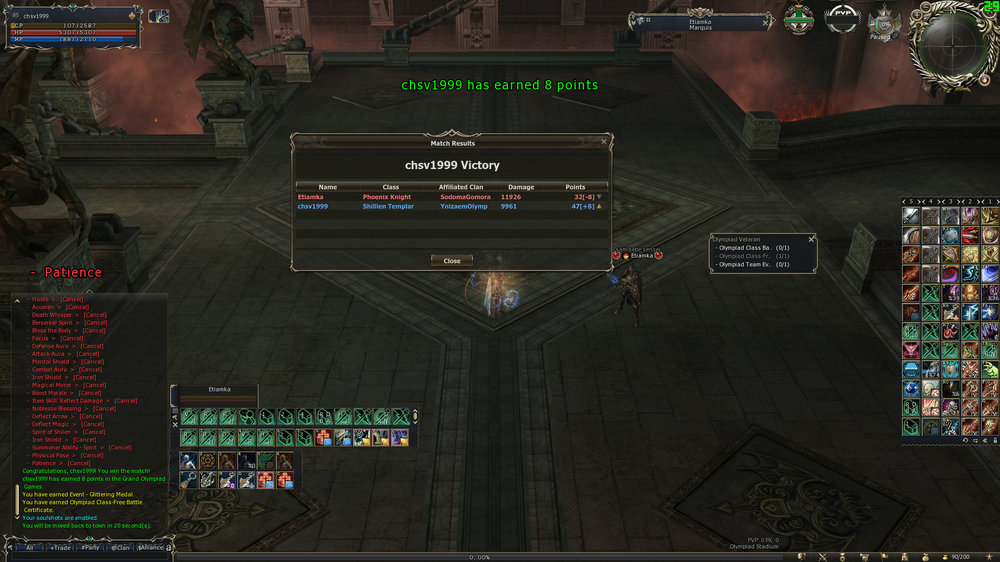Cancel the Haste buff in chat list

click(72, 299)
